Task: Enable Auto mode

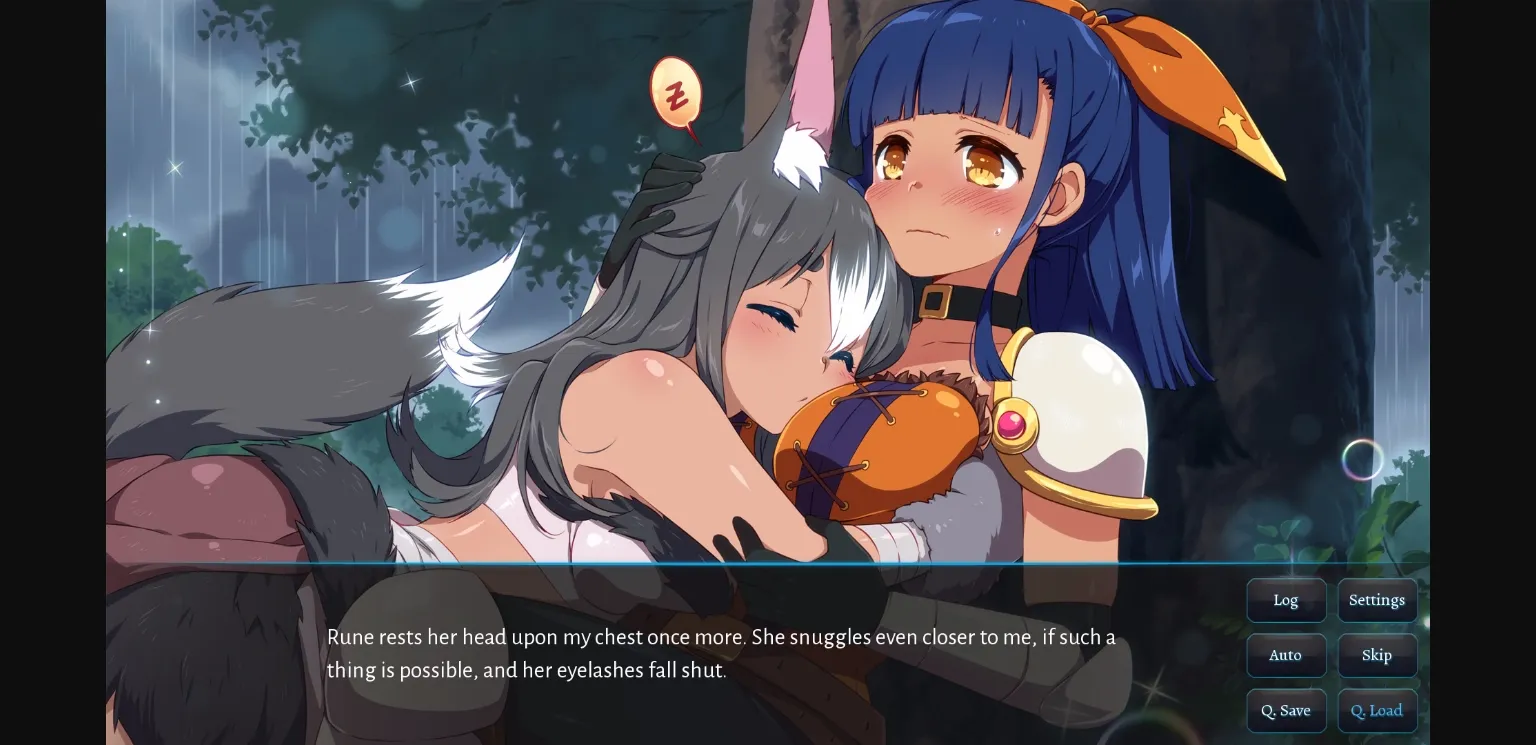Action: tap(1286, 655)
